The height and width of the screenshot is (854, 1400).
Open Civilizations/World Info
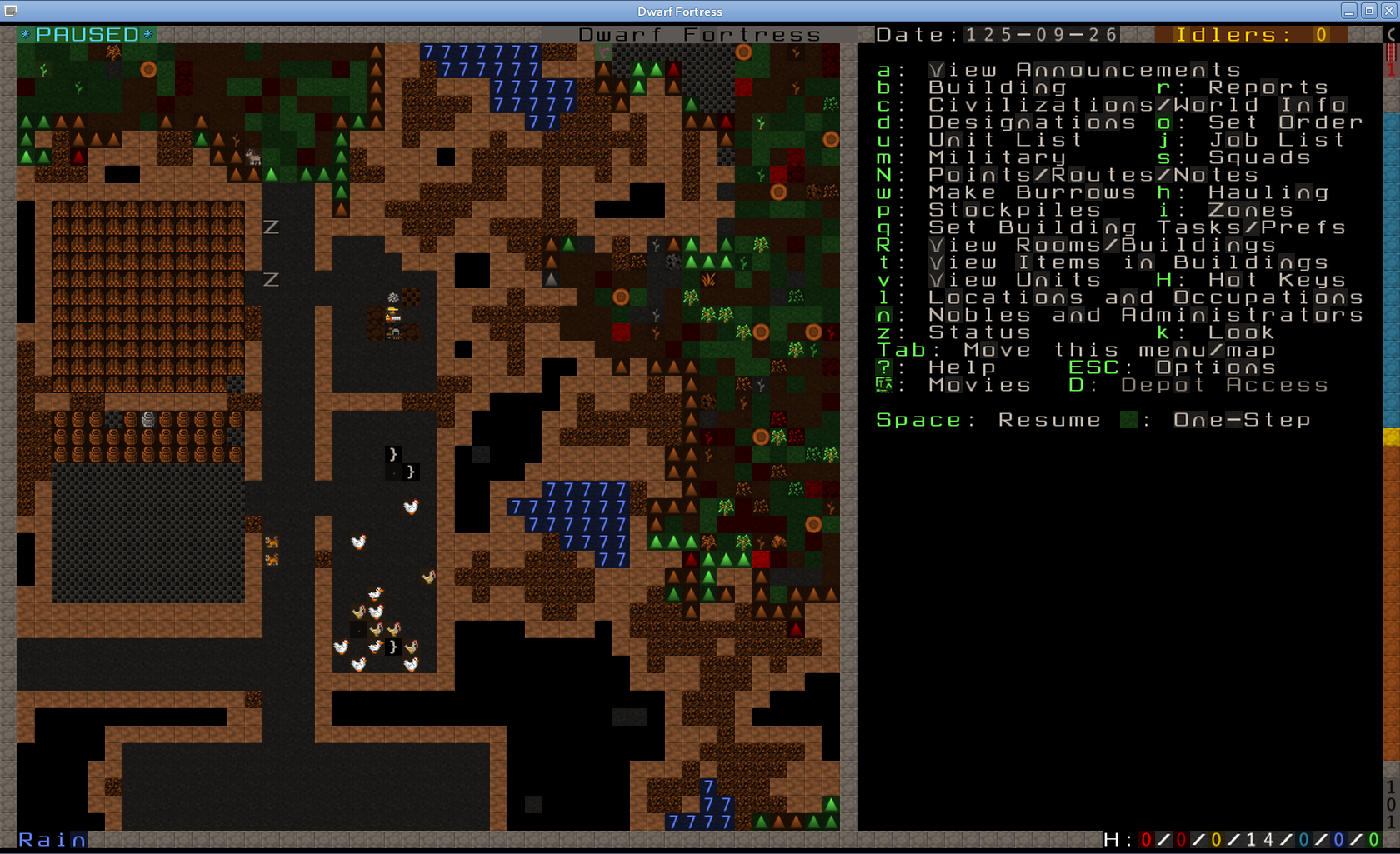coord(1137,105)
